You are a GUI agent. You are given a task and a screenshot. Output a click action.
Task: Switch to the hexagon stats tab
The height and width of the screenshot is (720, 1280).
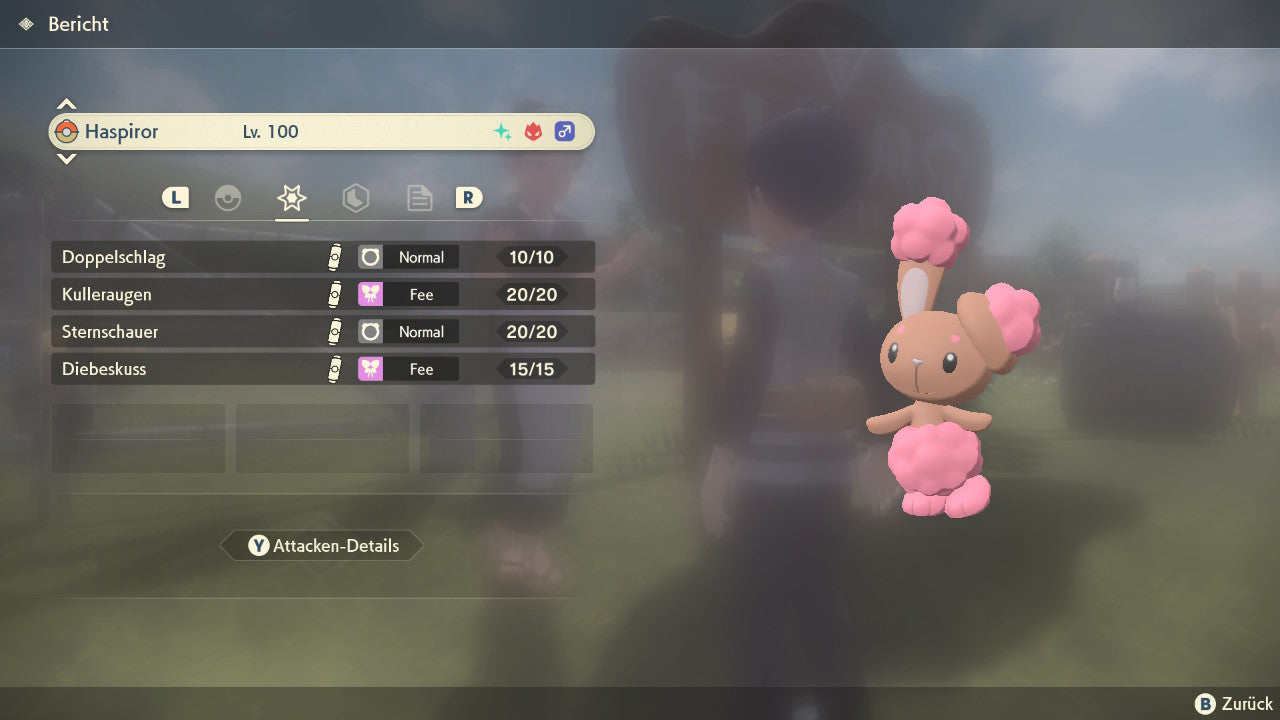click(x=355, y=198)
